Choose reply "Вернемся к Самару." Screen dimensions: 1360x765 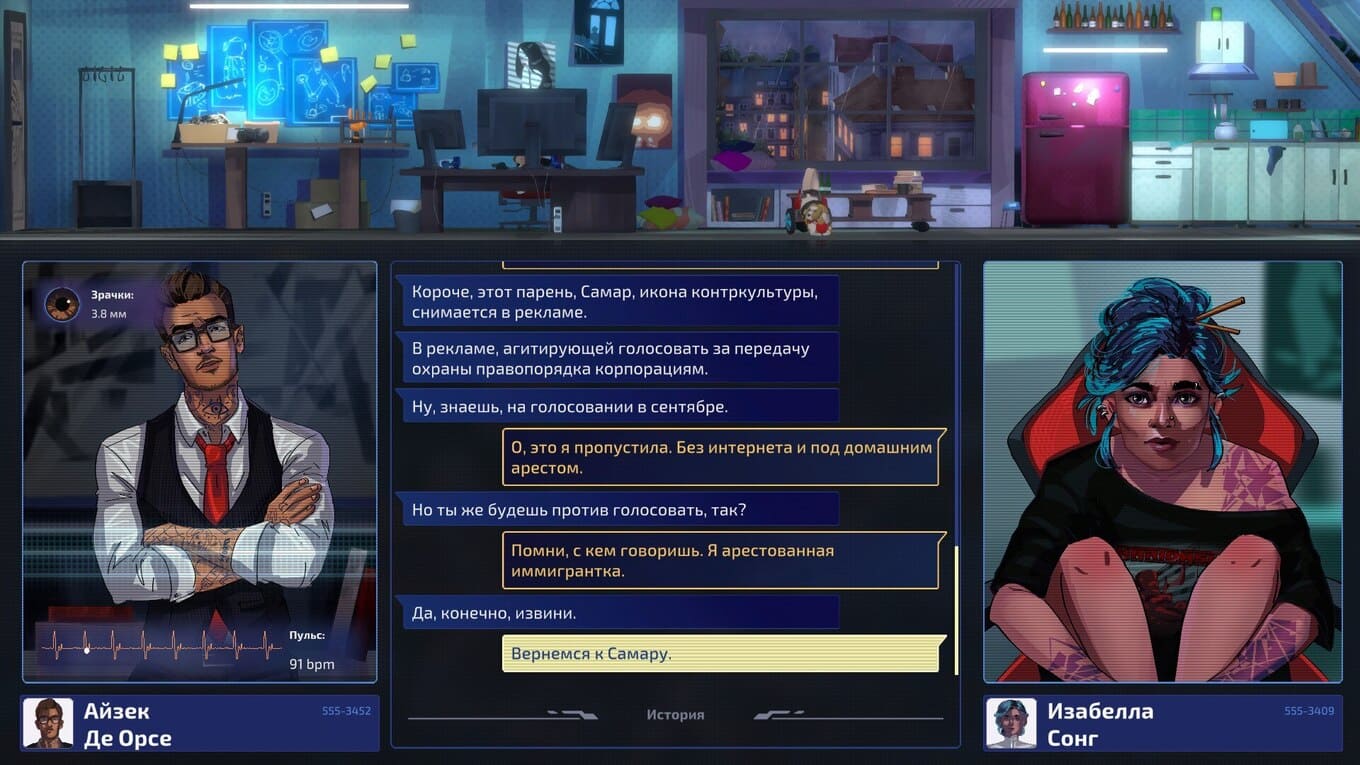pos(720,654)
